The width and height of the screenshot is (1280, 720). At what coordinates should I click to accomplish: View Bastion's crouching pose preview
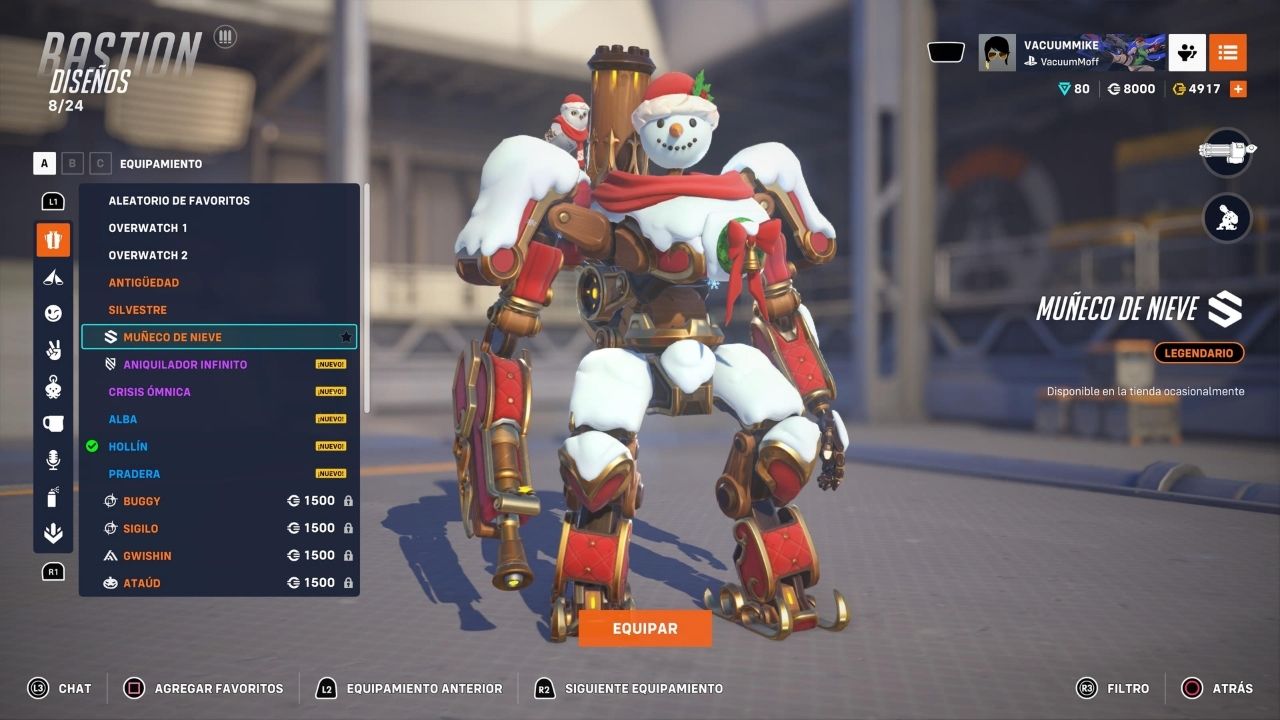[x=1227, y=218]
